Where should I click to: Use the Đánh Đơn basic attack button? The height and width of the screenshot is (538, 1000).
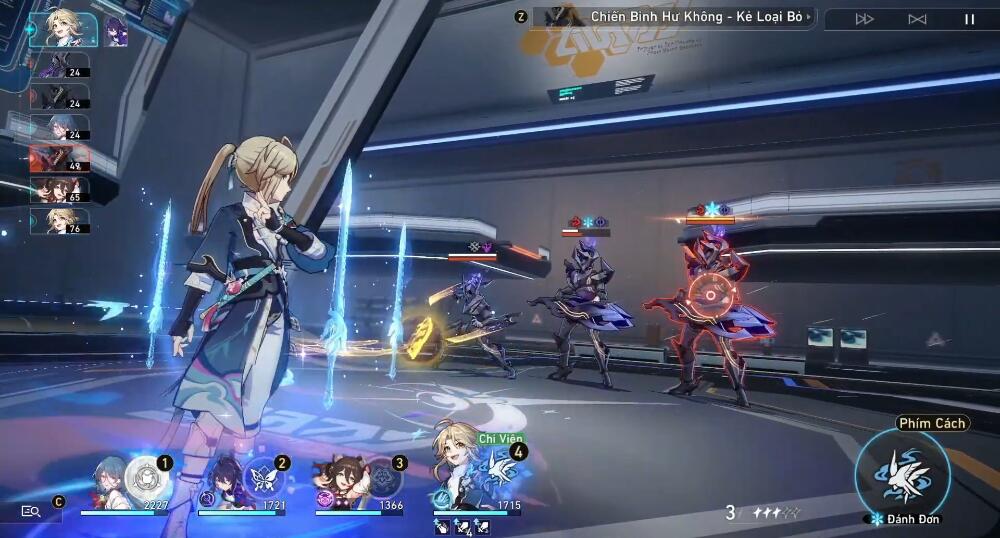pyautogui.click(x=902, y=472)
